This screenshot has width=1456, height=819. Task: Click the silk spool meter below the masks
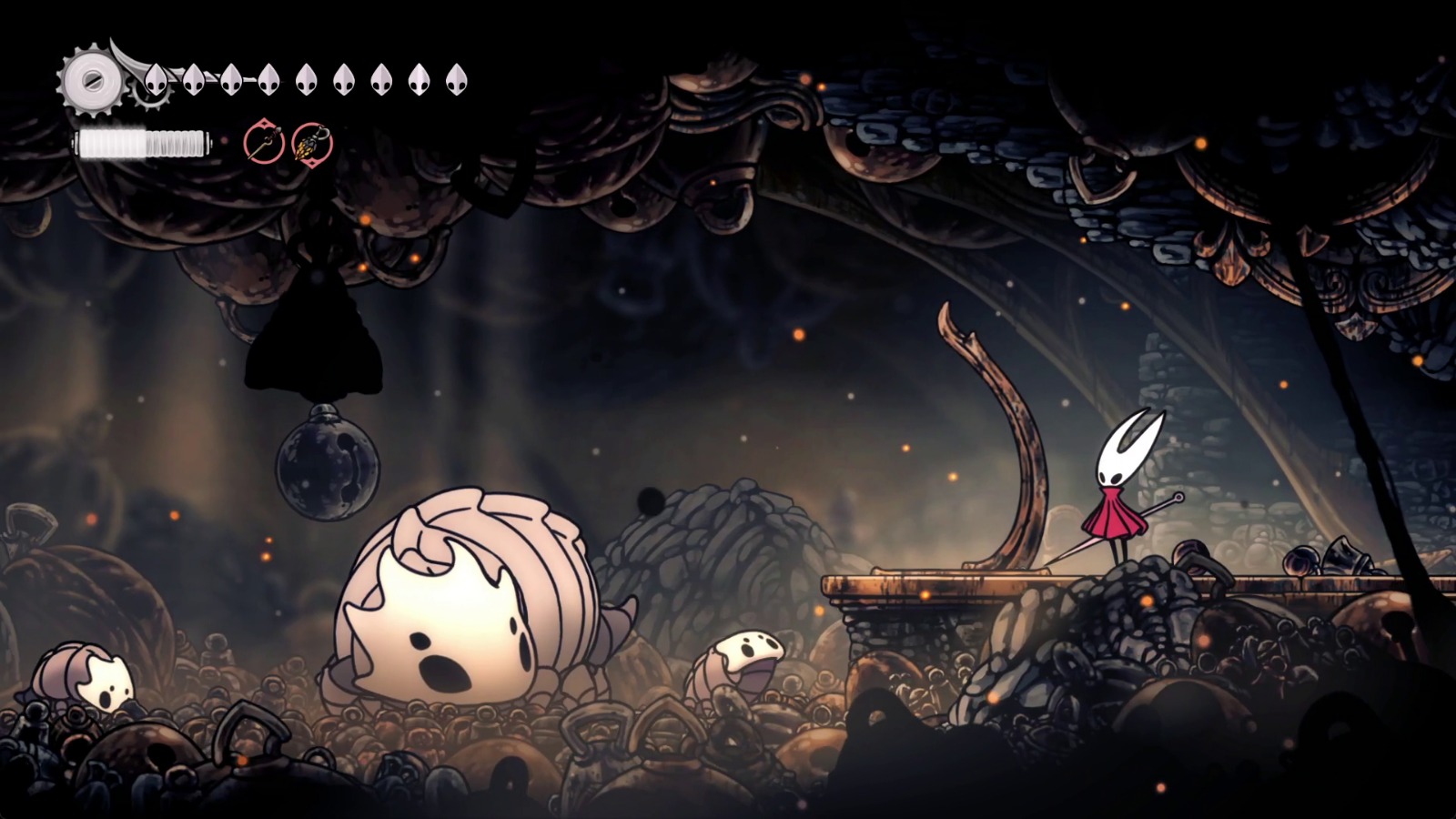[141, 144]
